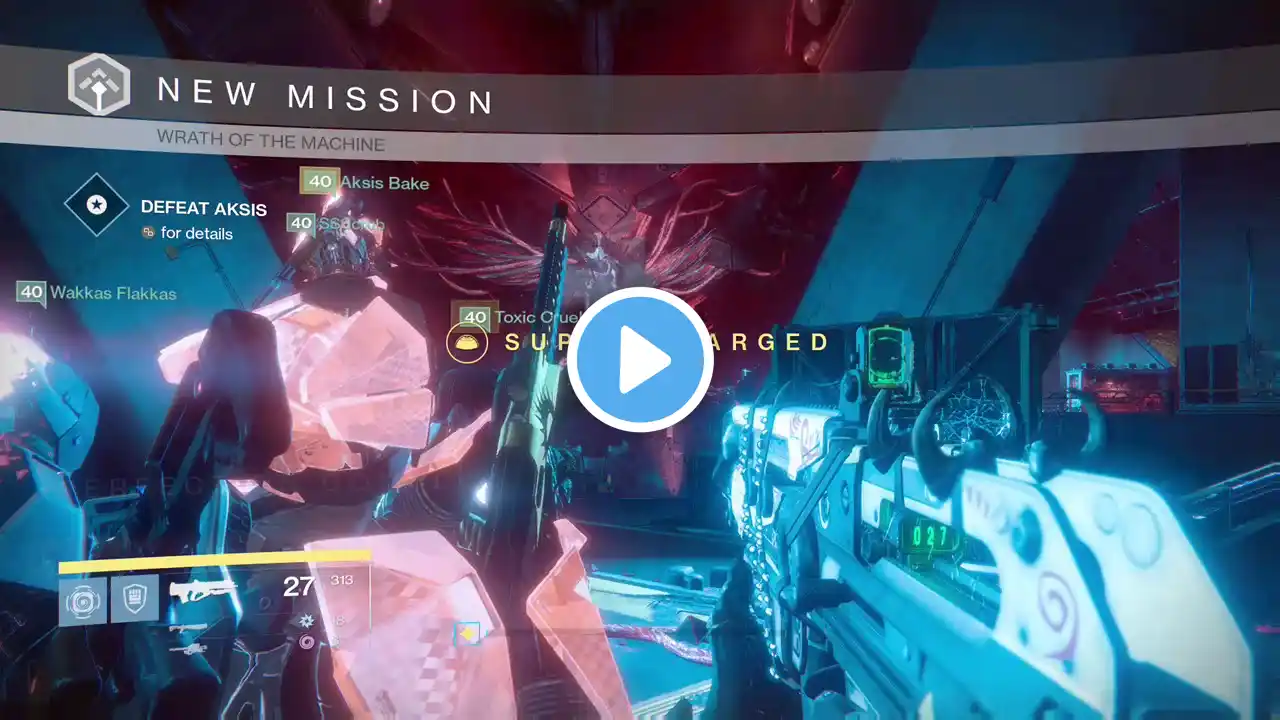Activate the fist melee ability icon
The height and width of the screenshot is (720, 1280).
click(134, 601)
